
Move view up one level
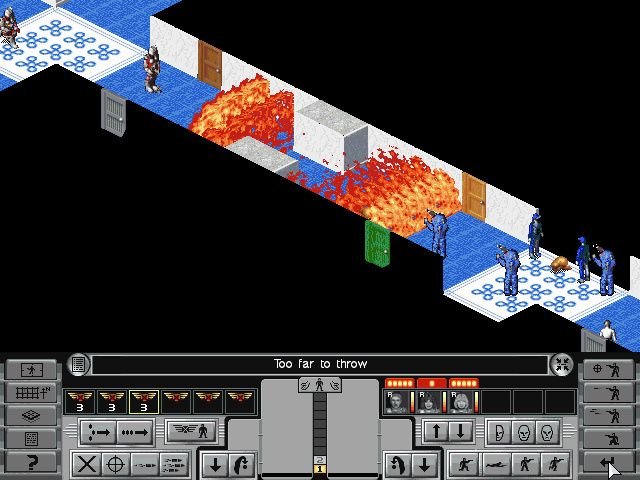click(x=436, y=432)
